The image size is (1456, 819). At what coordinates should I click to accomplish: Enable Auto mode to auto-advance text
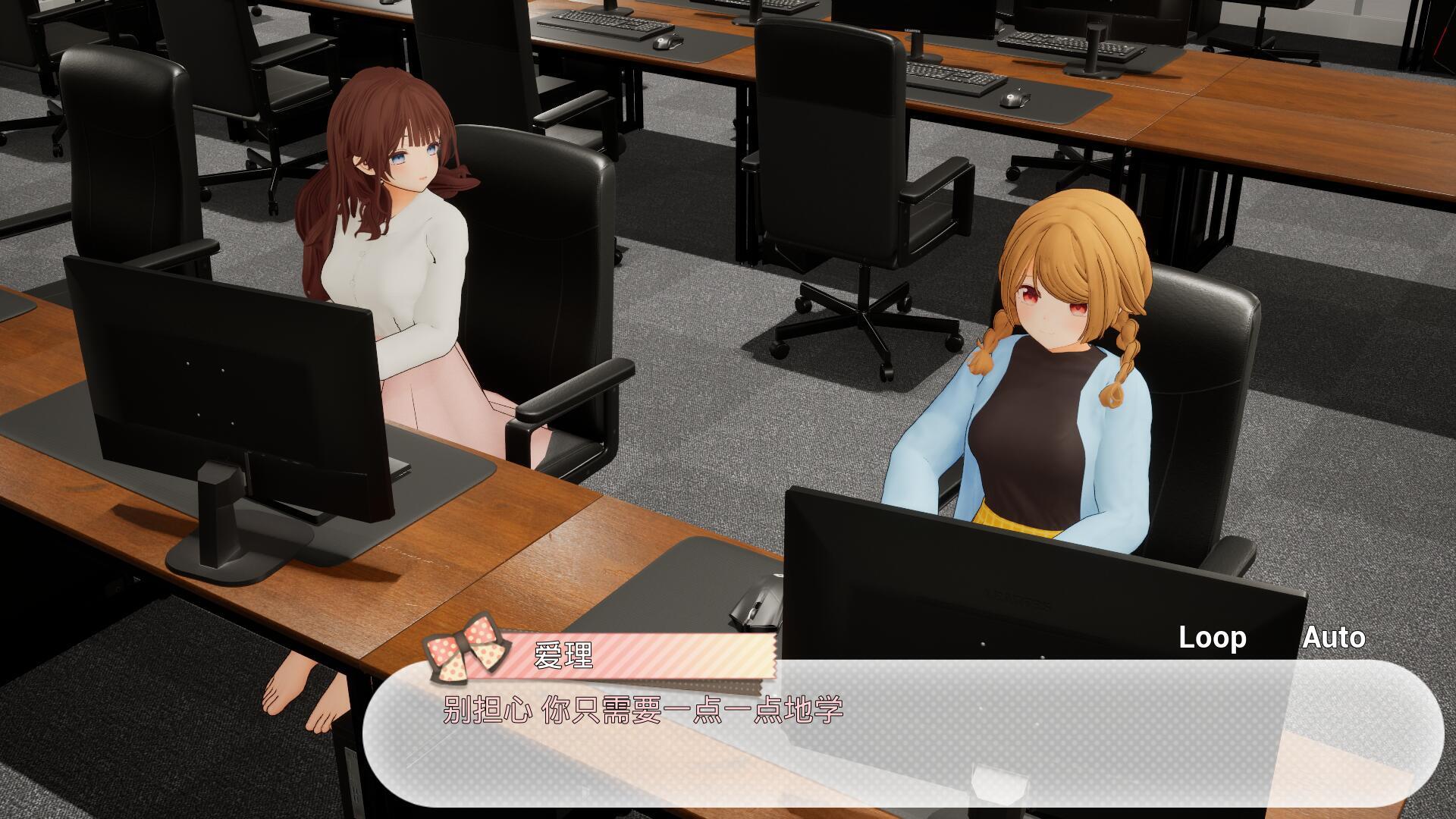1331,638
